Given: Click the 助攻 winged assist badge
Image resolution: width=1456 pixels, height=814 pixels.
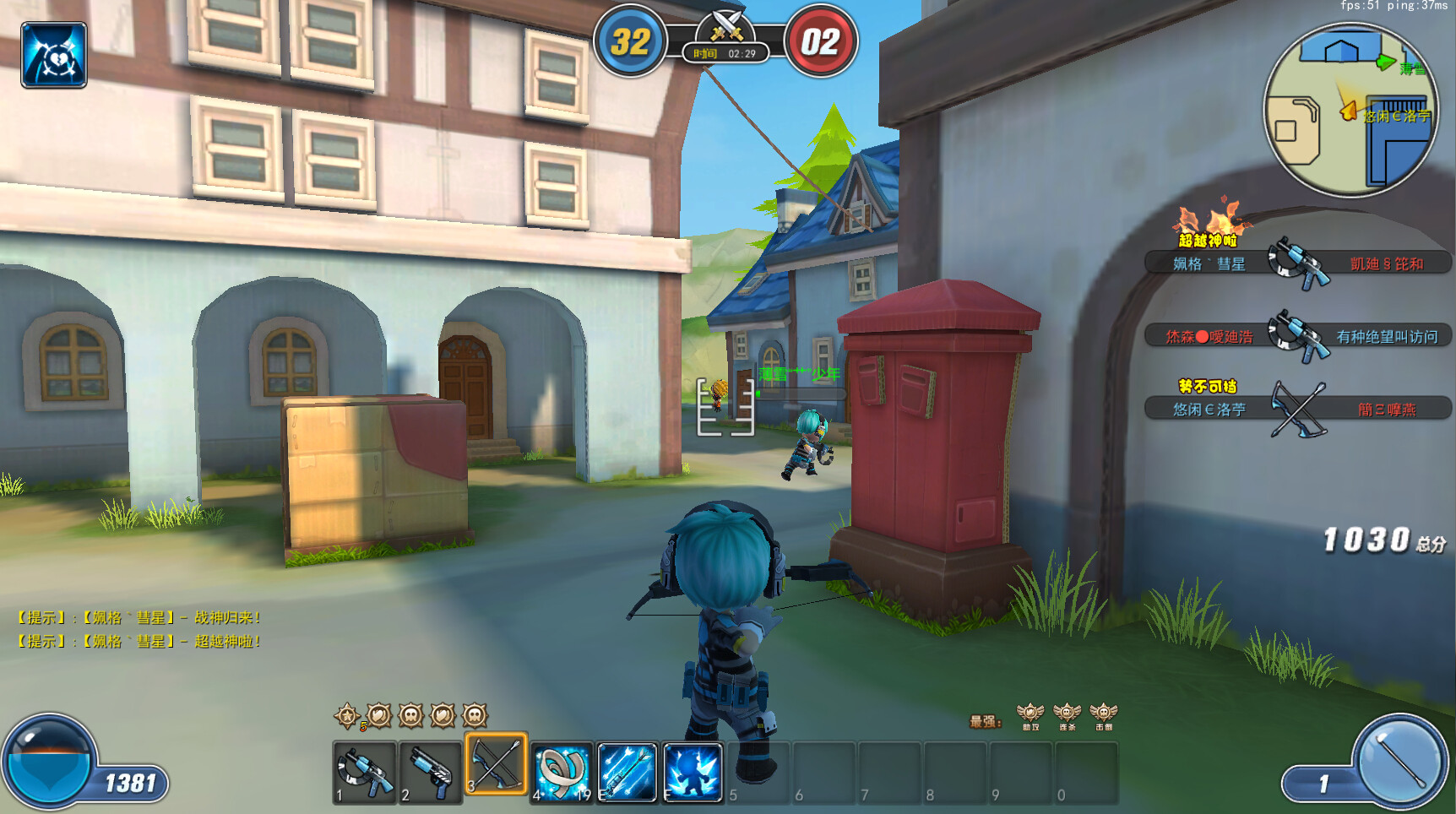Looking at the screenshot, I should pos(1030,716).
